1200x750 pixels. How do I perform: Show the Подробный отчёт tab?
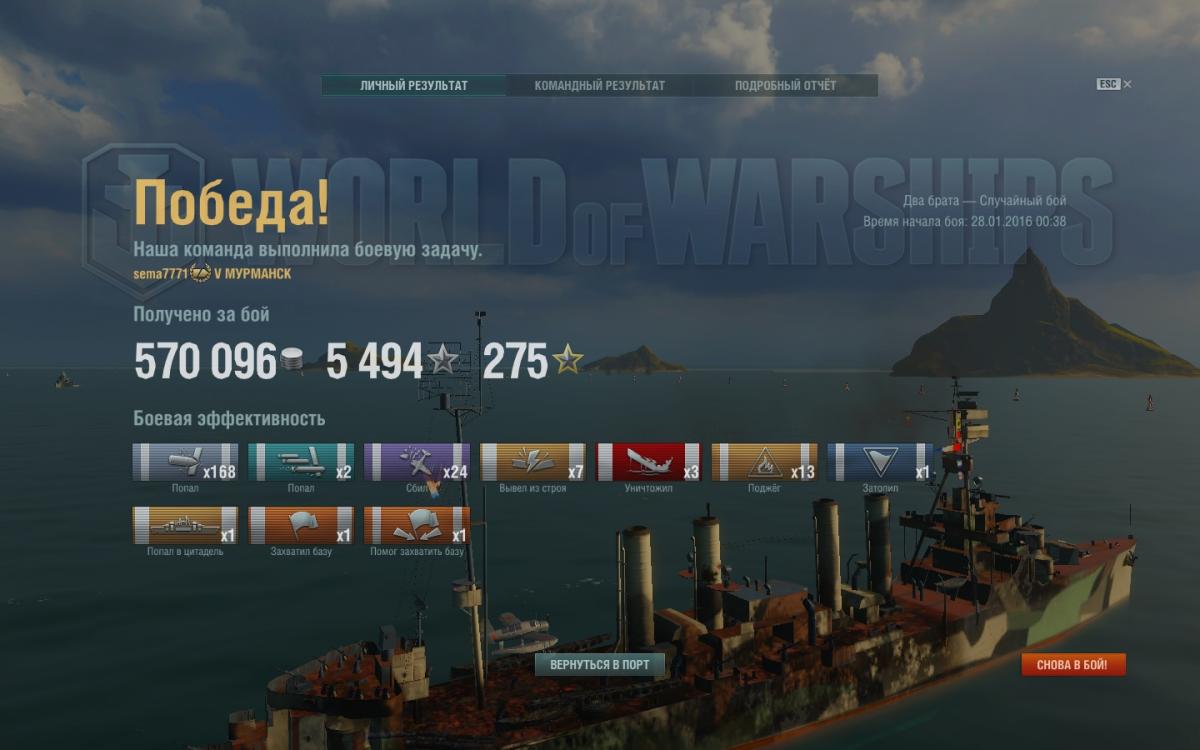[785, 86]
